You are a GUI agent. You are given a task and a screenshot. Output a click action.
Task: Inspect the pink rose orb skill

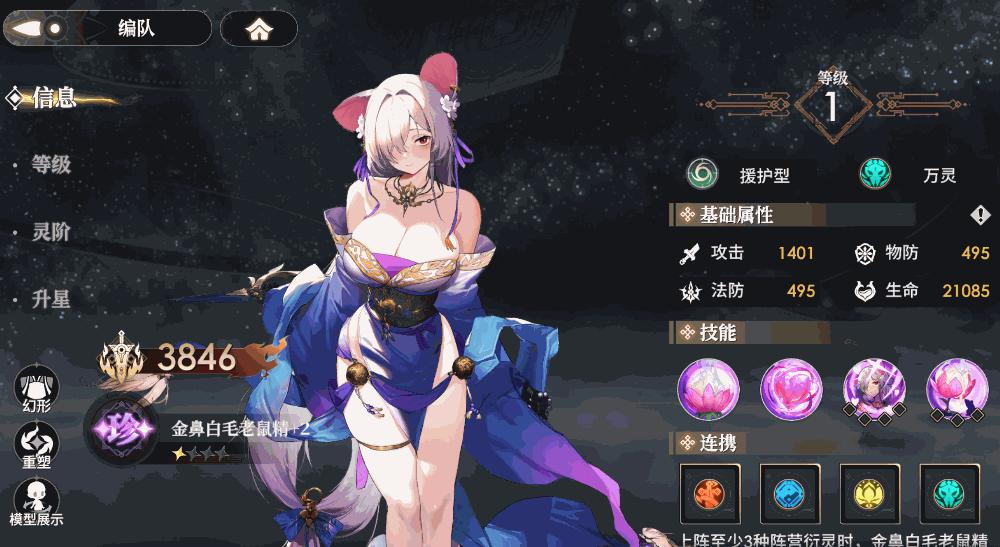[791, 388]
